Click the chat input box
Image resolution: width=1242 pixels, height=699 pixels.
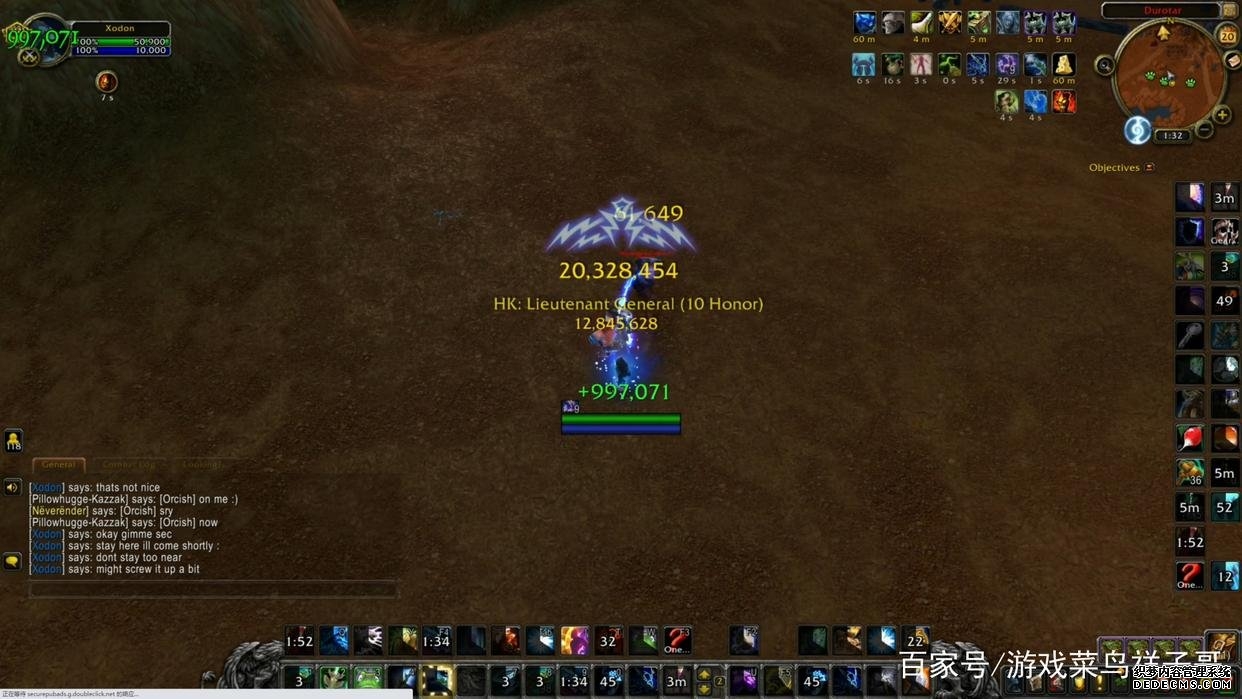click(x=212, y=590)
